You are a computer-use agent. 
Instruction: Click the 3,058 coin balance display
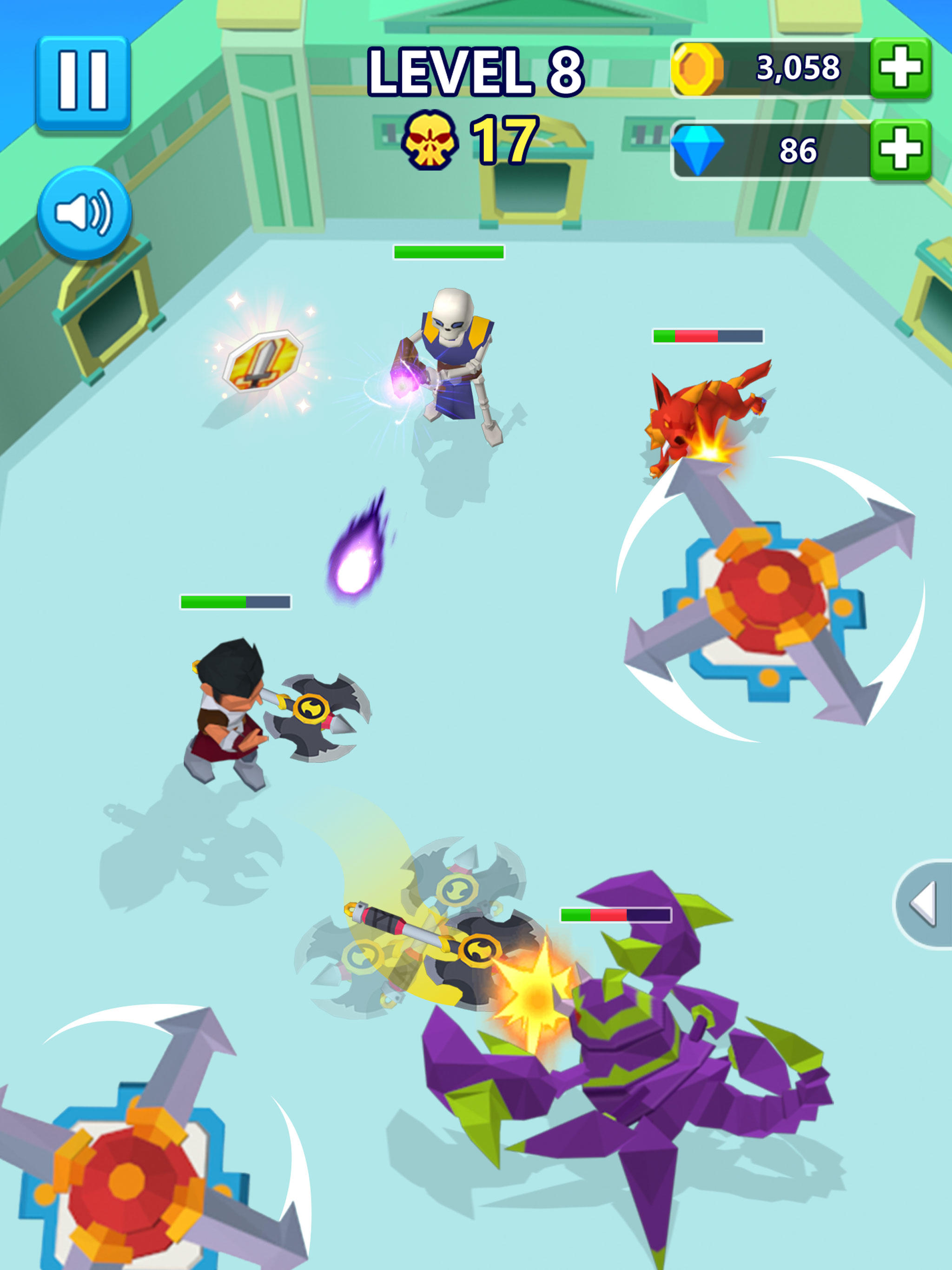pyautogui.click(x=798, y=68)
